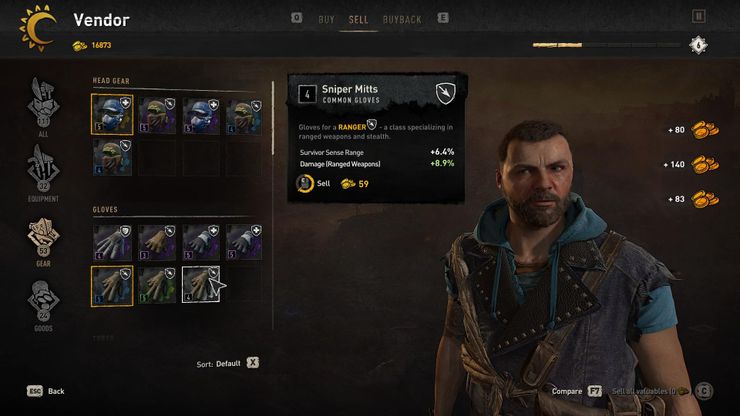740x416 pixels.
Task: Select the ALL category filter
Action: click(42, 105)
